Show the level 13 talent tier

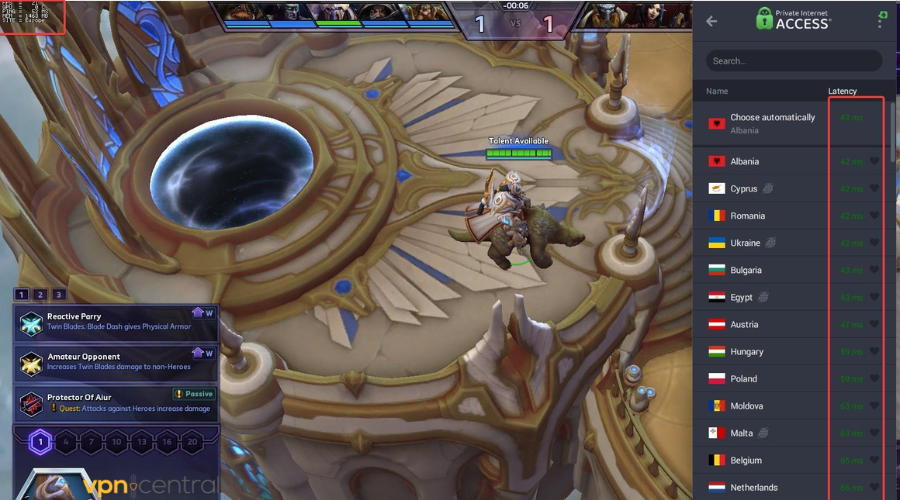[142, 441]
